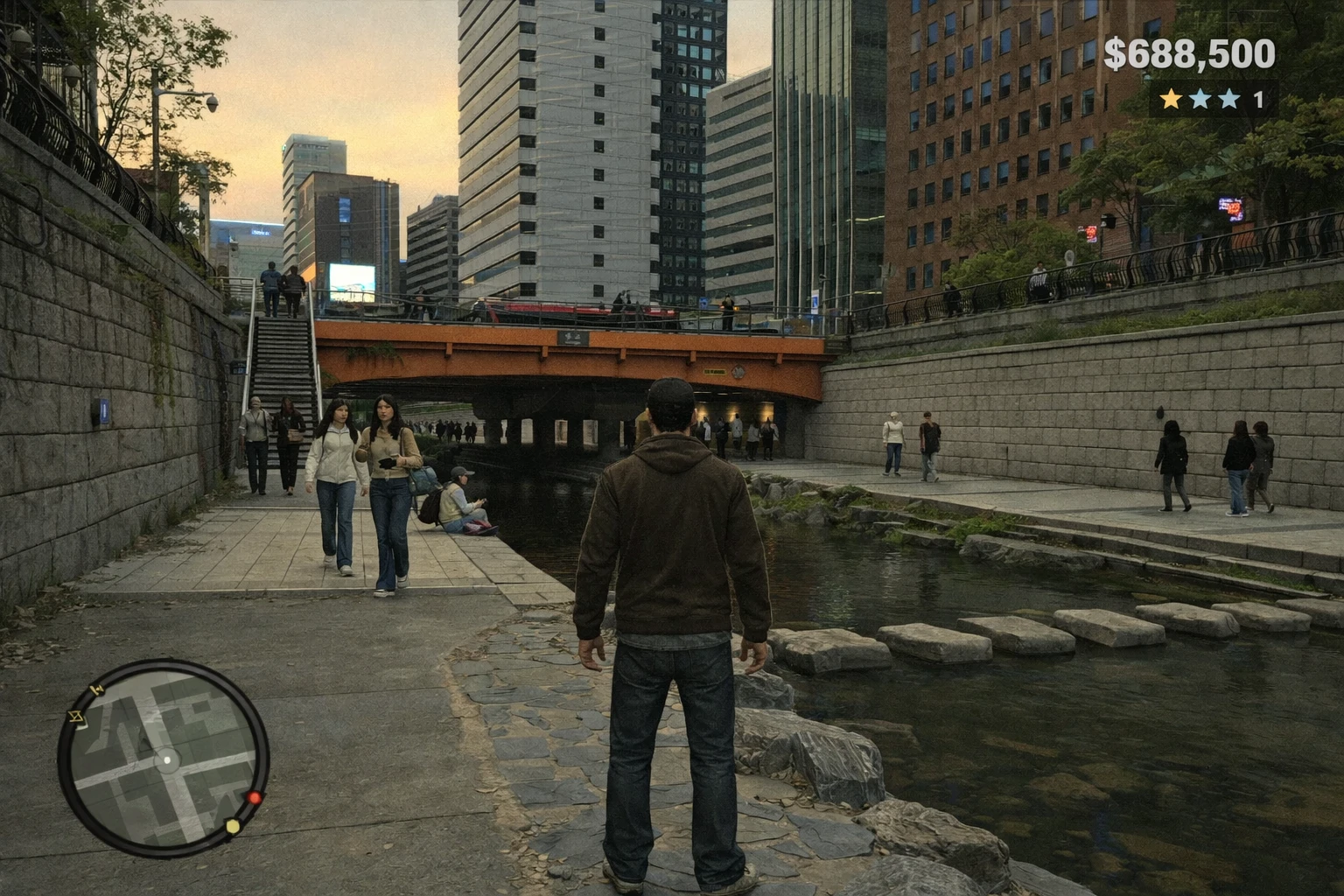The image size is (1344, 896).
Task: Select the red blip on the minimap rim
Action: tap(255, 797)
